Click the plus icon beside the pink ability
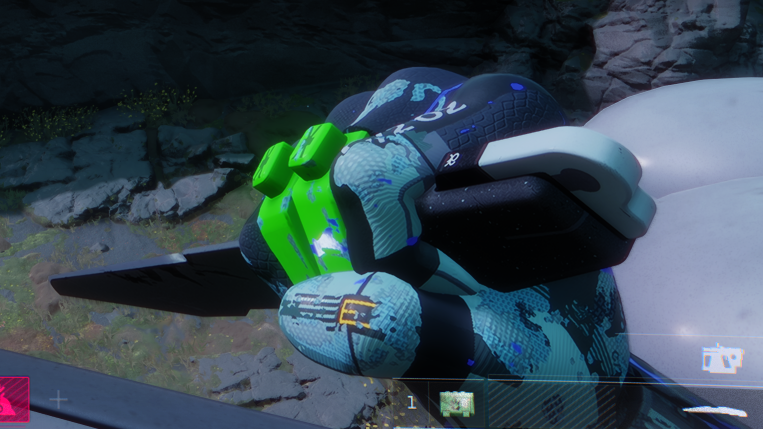The width and height of the screenshot is (763, 429). click(x=59, y=400)
